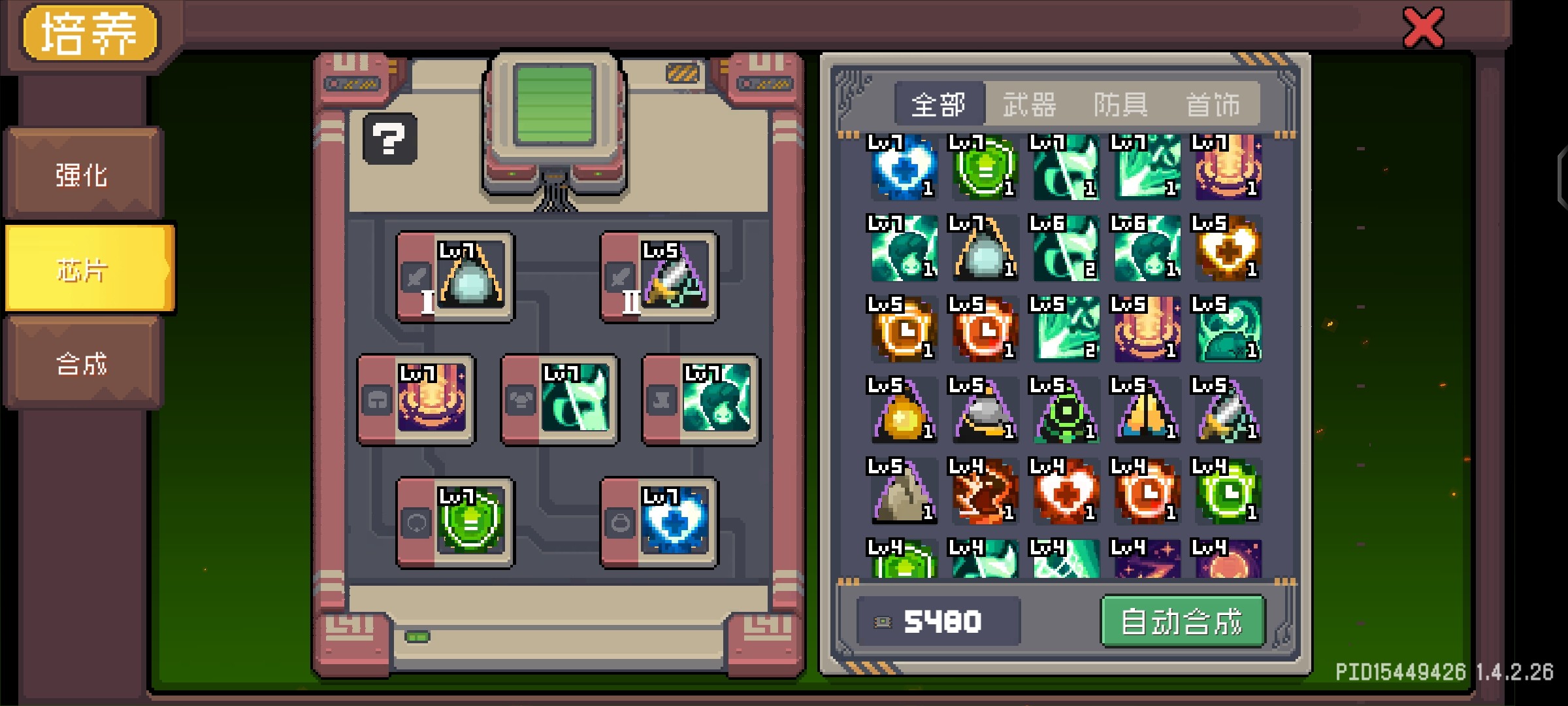1568x706 pixels.
Task: Show the 防具 category tab
Action: click(x=1121, y=104)
